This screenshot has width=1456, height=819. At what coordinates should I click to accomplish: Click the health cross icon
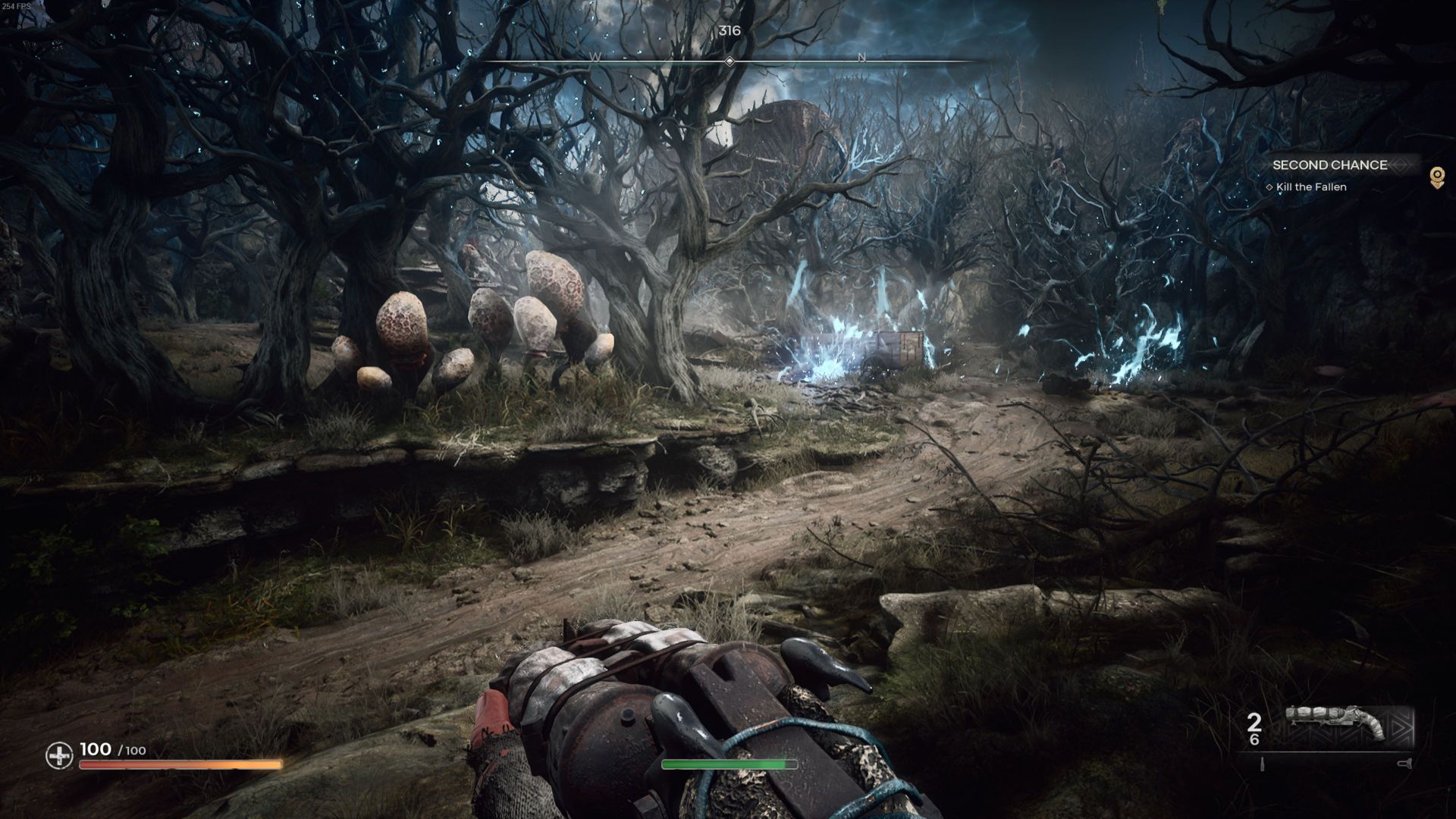(x=59, y=755)
